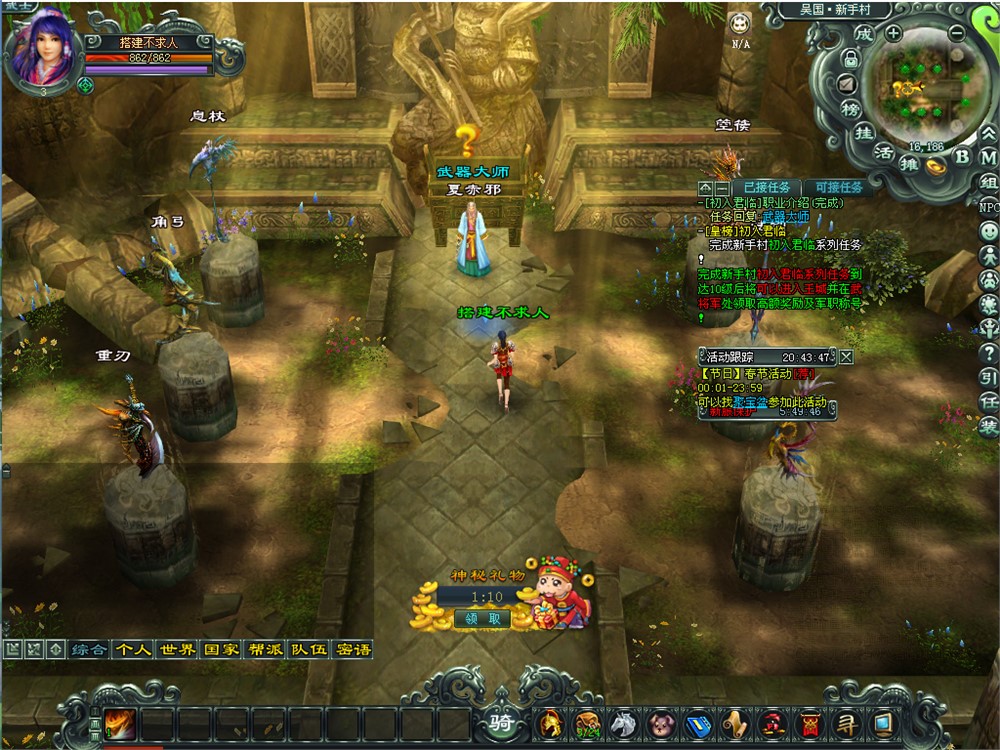Open the computer monitor system settings icon
This screenshot has width=1000, height=750.
[x=883, y=722]
